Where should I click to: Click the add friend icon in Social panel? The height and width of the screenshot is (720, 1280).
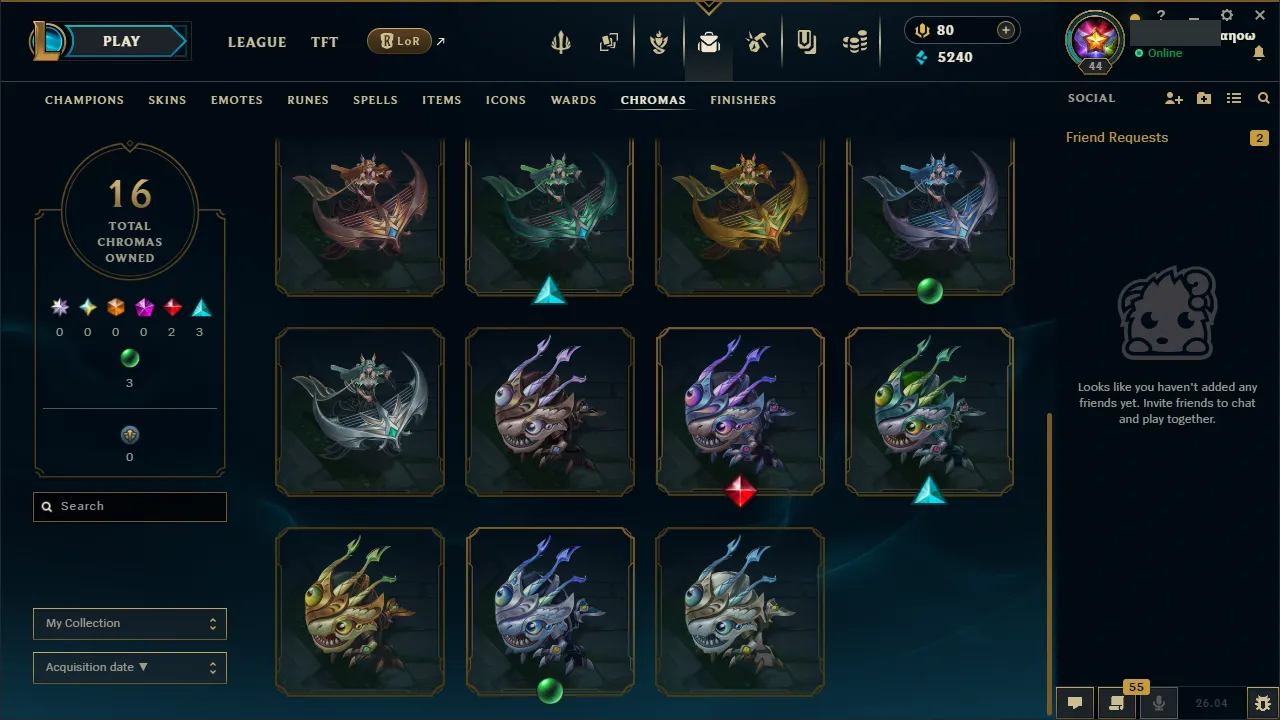(1174, 98)
